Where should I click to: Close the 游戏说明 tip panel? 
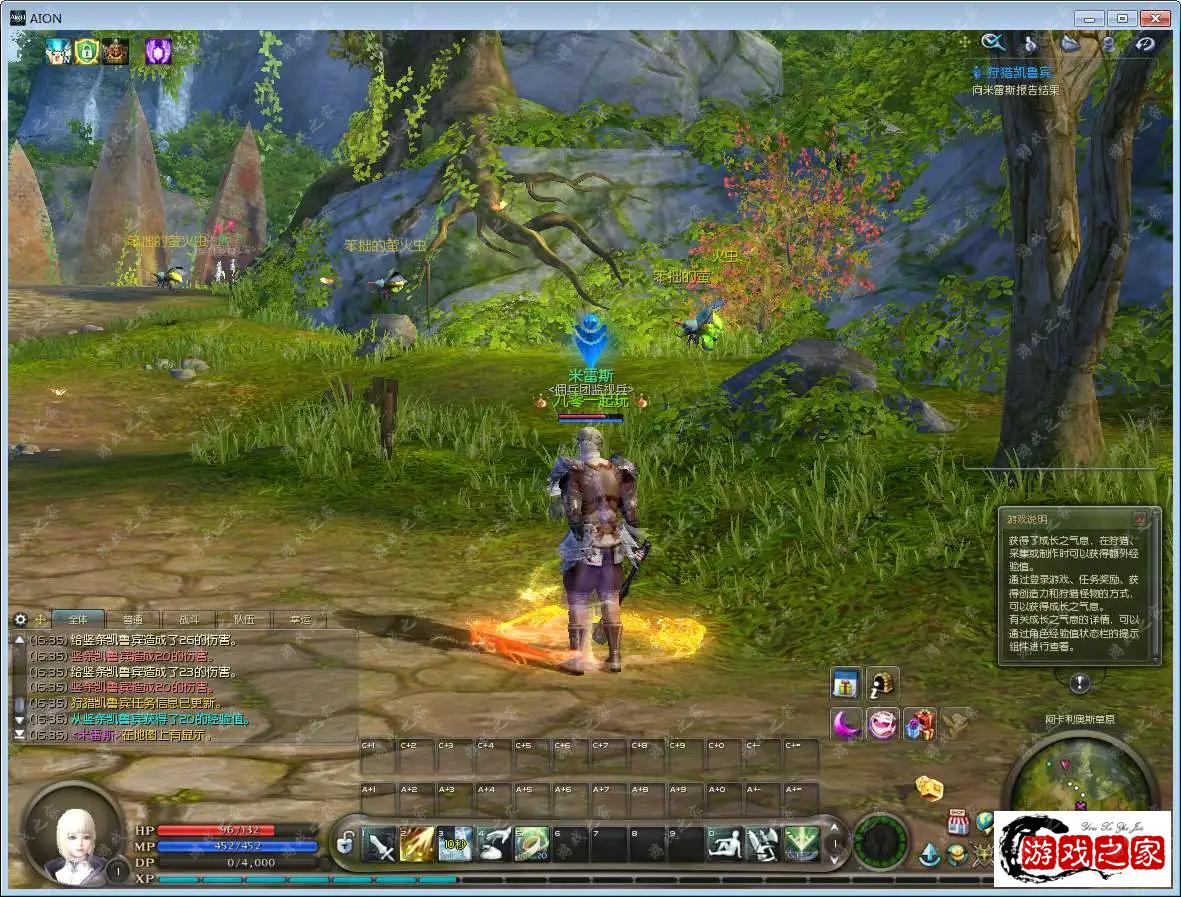coord(1139,519)
